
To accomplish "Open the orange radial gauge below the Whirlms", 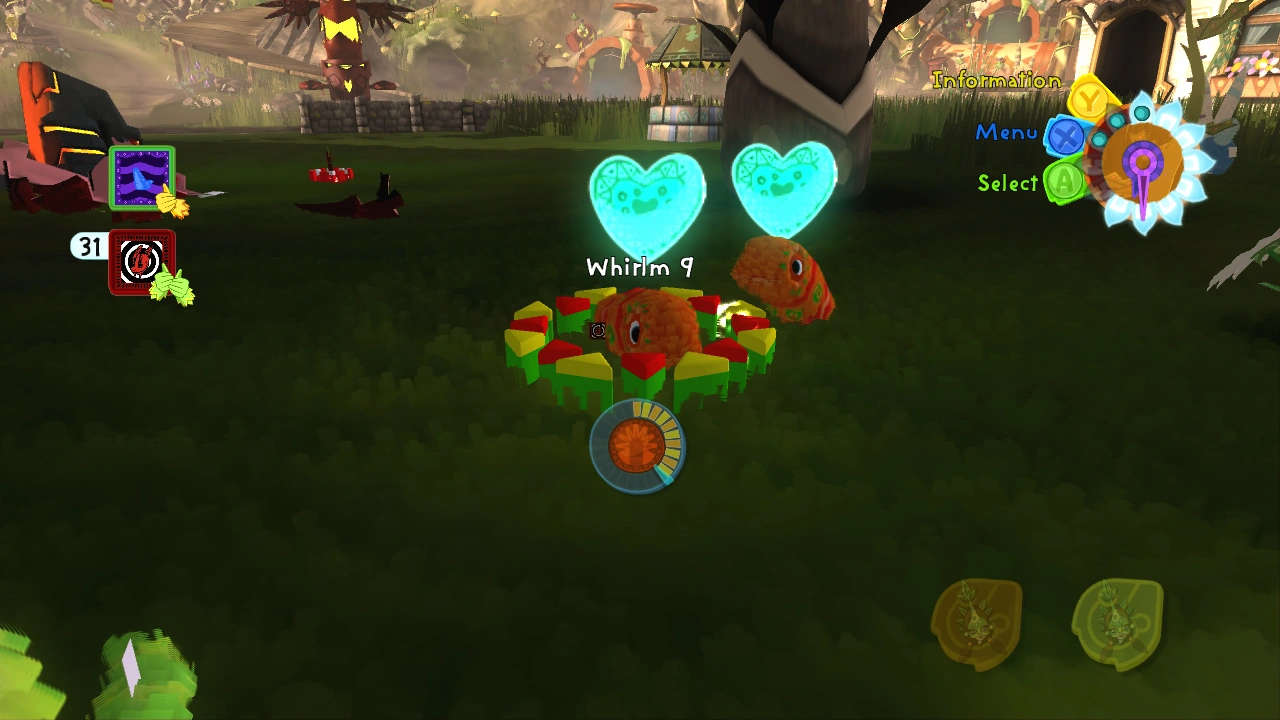I will (640, 446).
